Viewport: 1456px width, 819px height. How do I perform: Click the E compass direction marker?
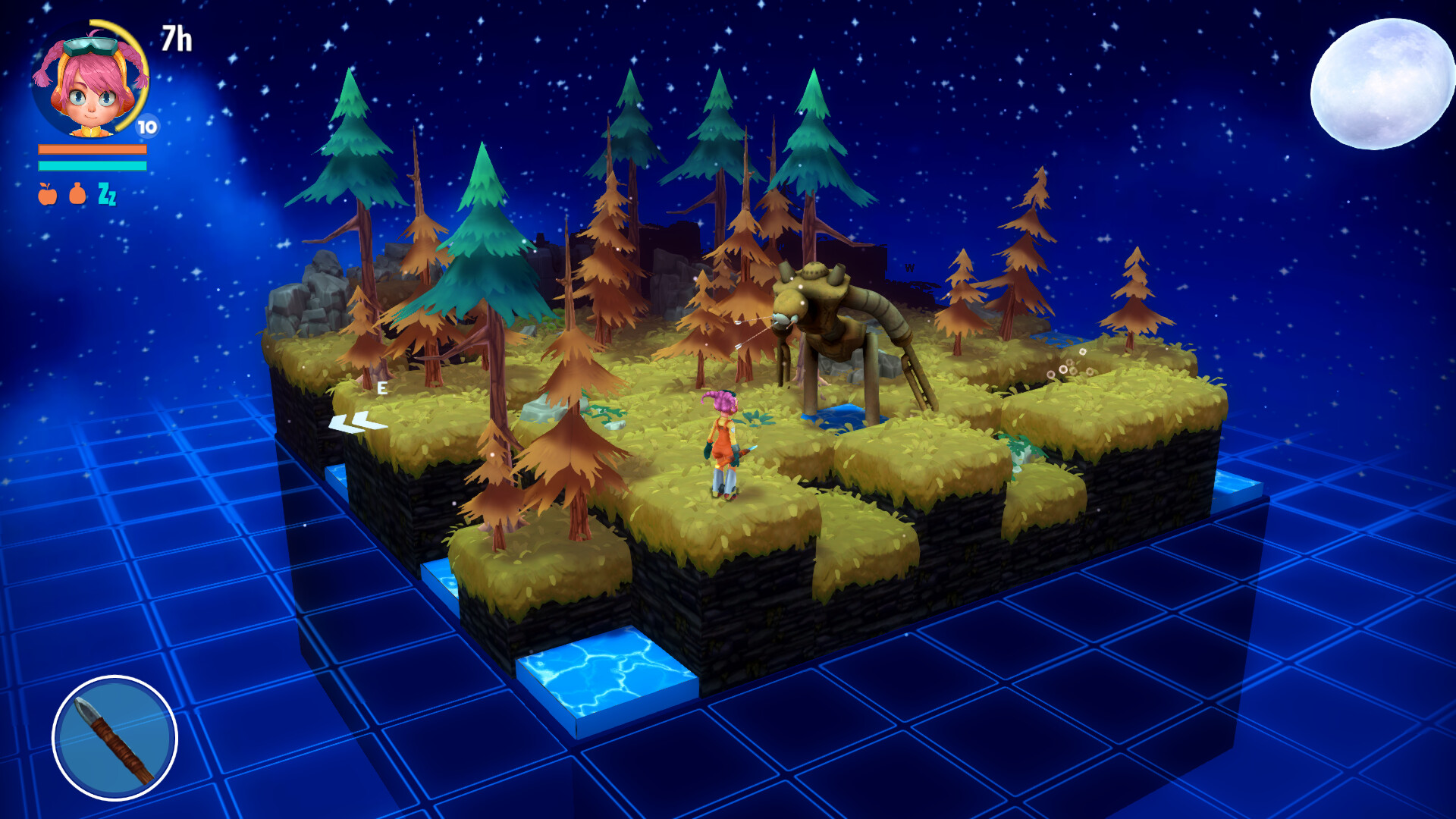coord(381,386)
